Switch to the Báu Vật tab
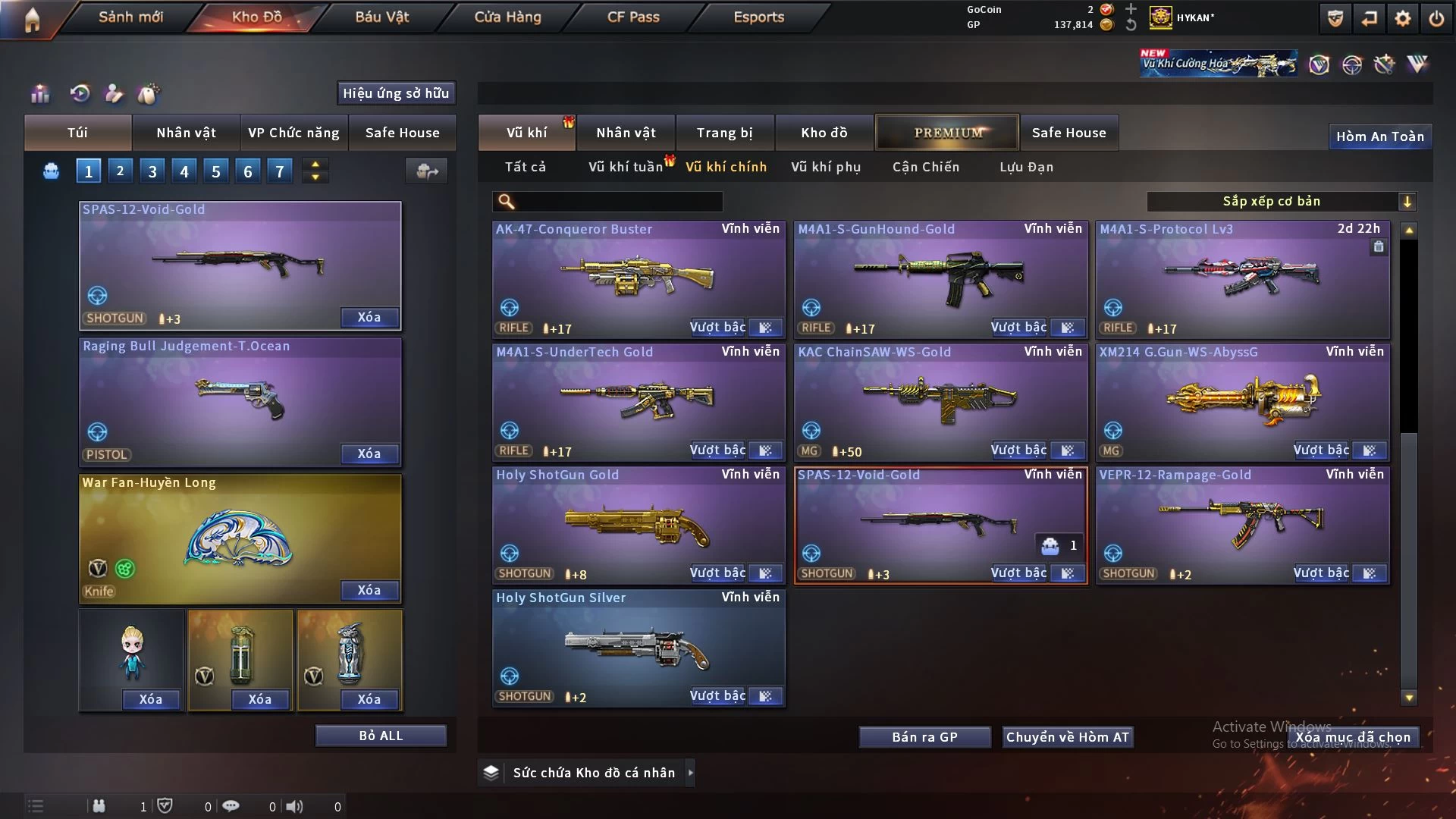 [381, 17]
